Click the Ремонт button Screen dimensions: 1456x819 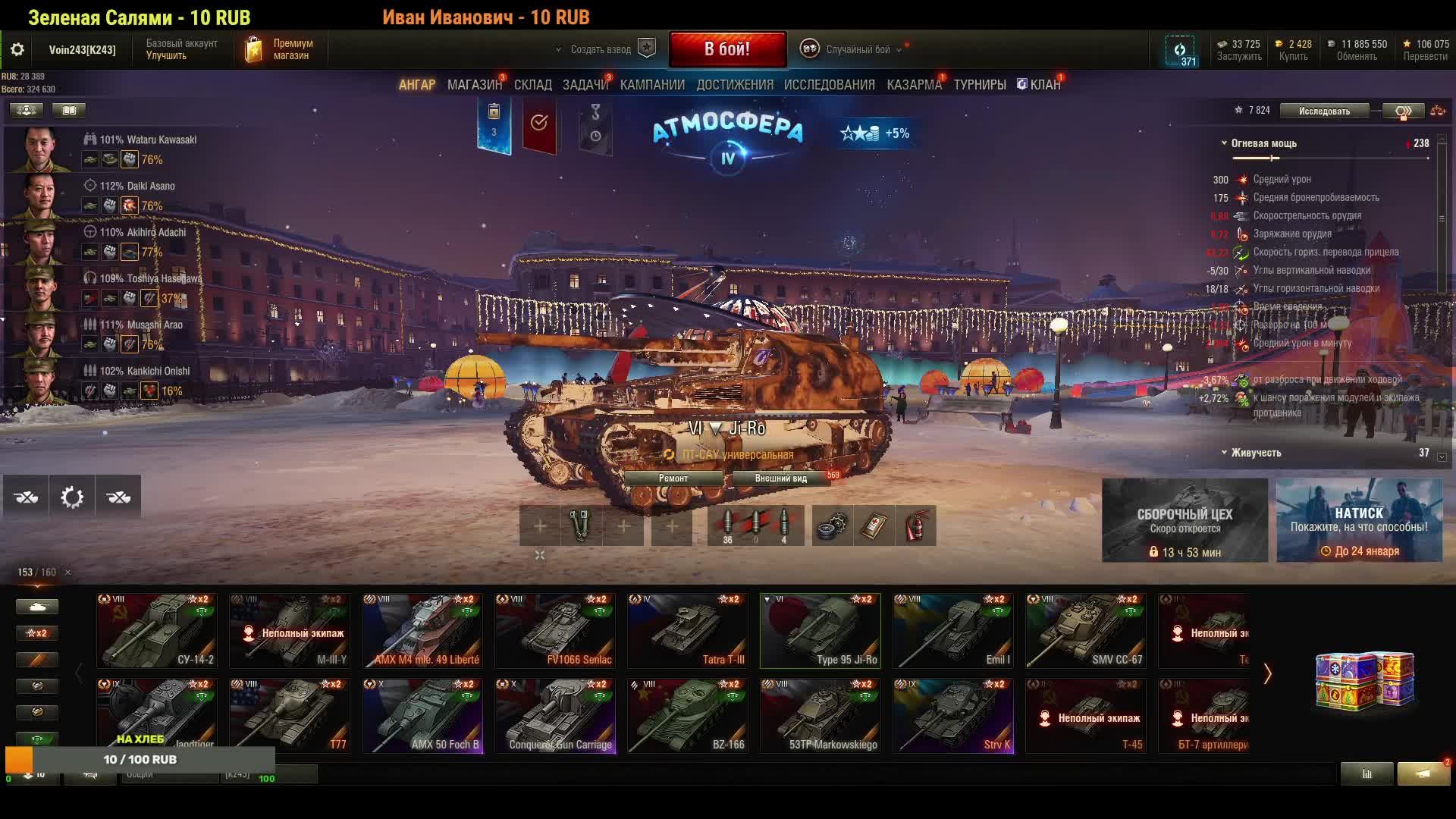pyautogui.click(x=673, y=479)
